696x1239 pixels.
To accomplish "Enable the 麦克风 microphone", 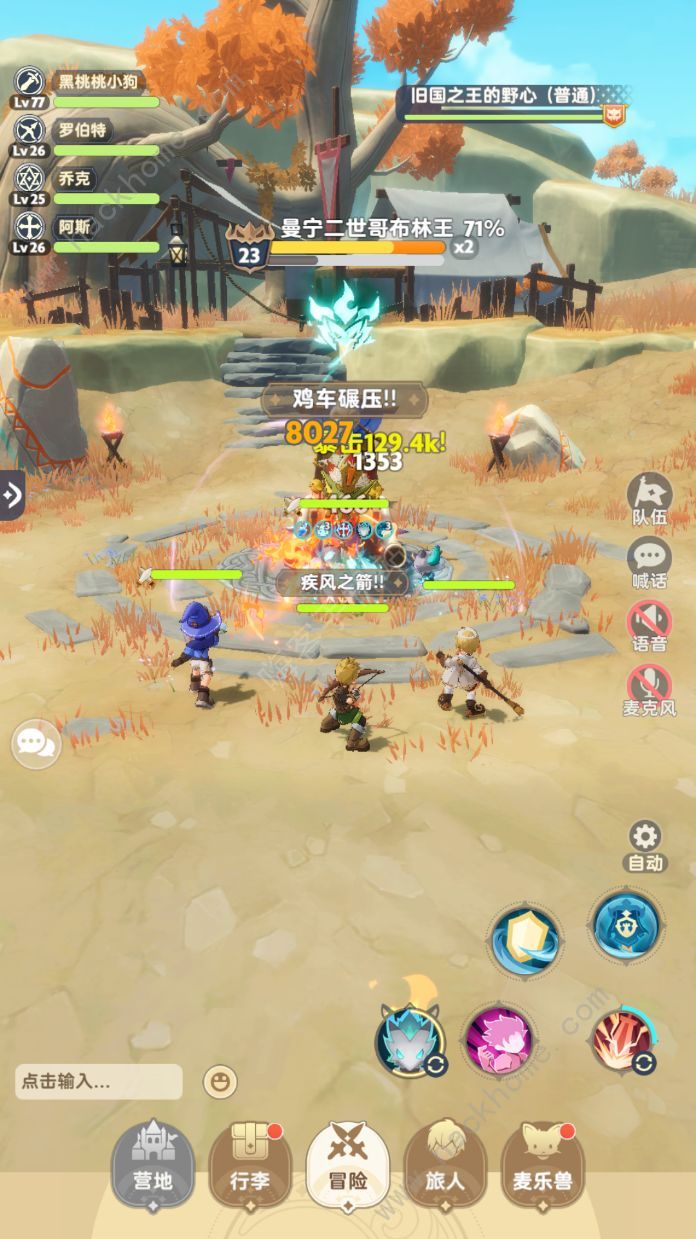I will 649,692.
